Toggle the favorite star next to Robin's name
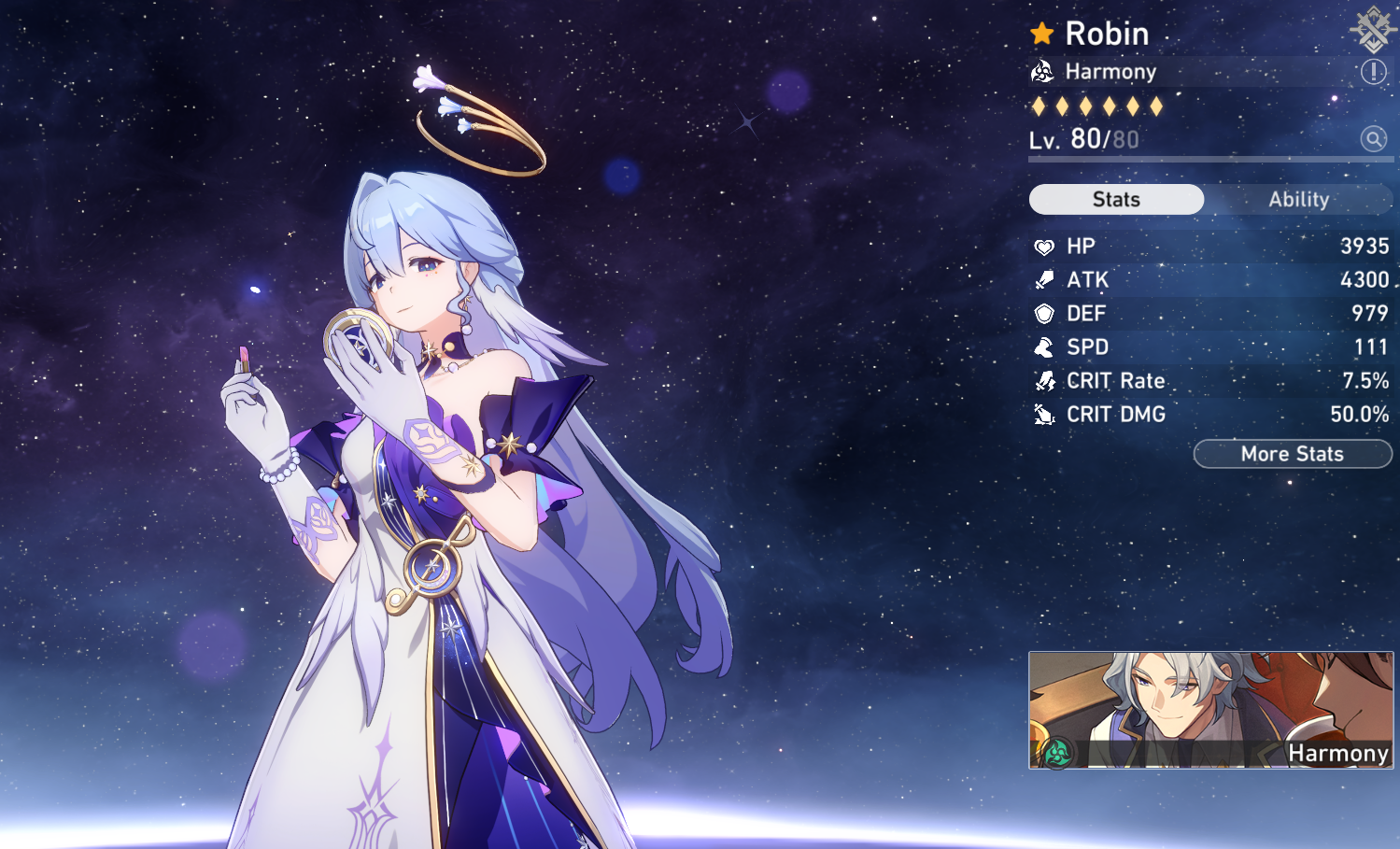Image resolution: width=1400 pixels, height=849 pixels. 1041,34
